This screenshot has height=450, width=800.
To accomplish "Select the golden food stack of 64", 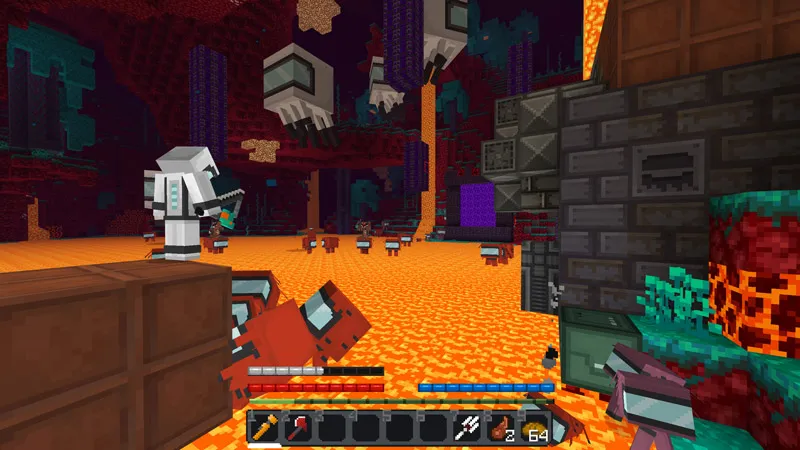I will point(534,427).
